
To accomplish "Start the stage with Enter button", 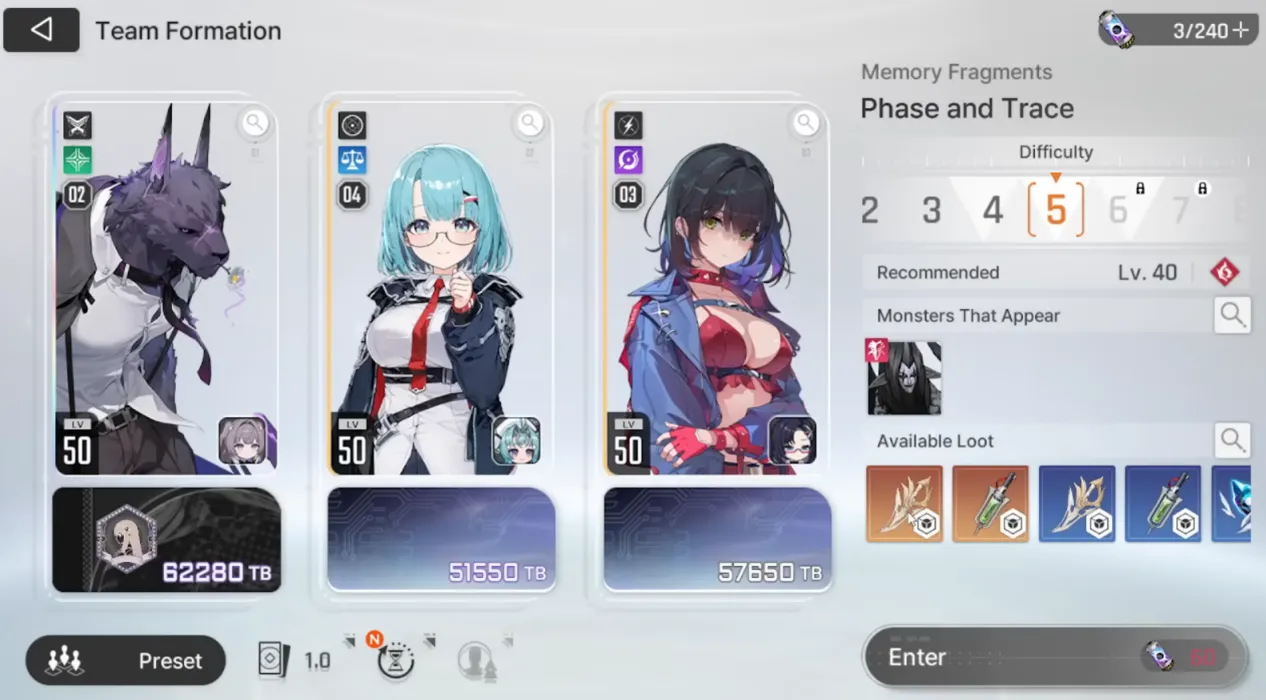I will (1055, 657).
